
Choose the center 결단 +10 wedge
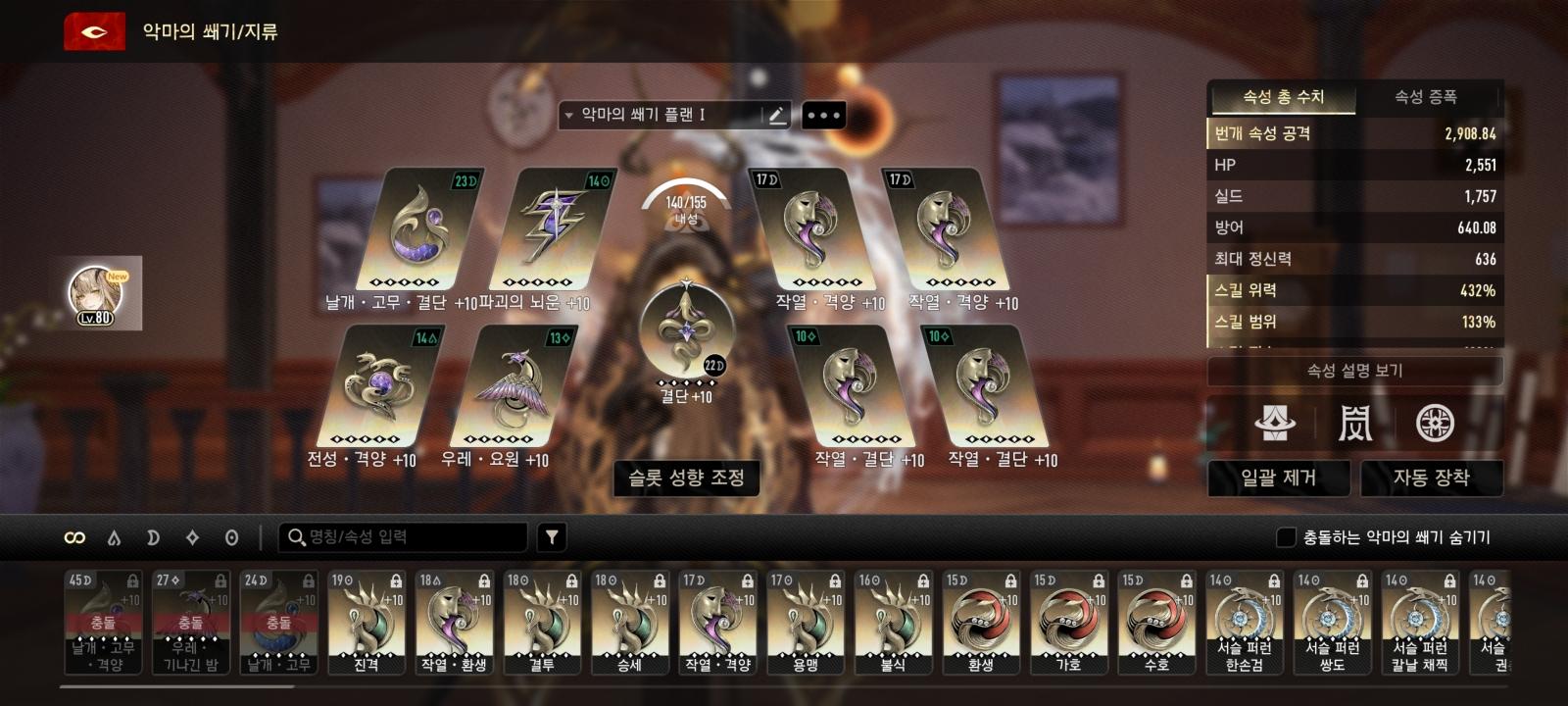[x=685, y=328]
